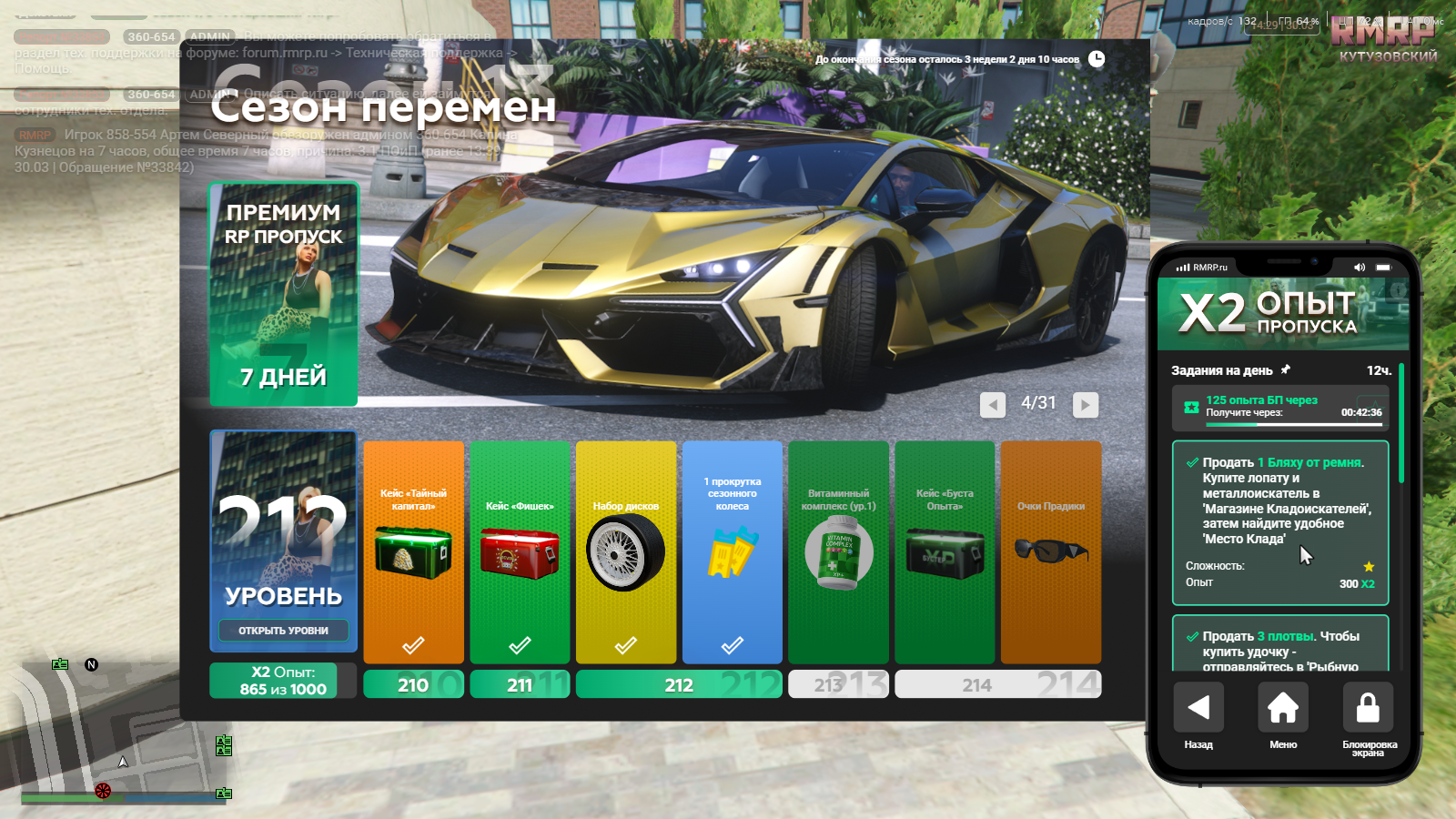Click the X2 pass experience banner
The height and width of the screenshot is (819, 1456).
1283,314
